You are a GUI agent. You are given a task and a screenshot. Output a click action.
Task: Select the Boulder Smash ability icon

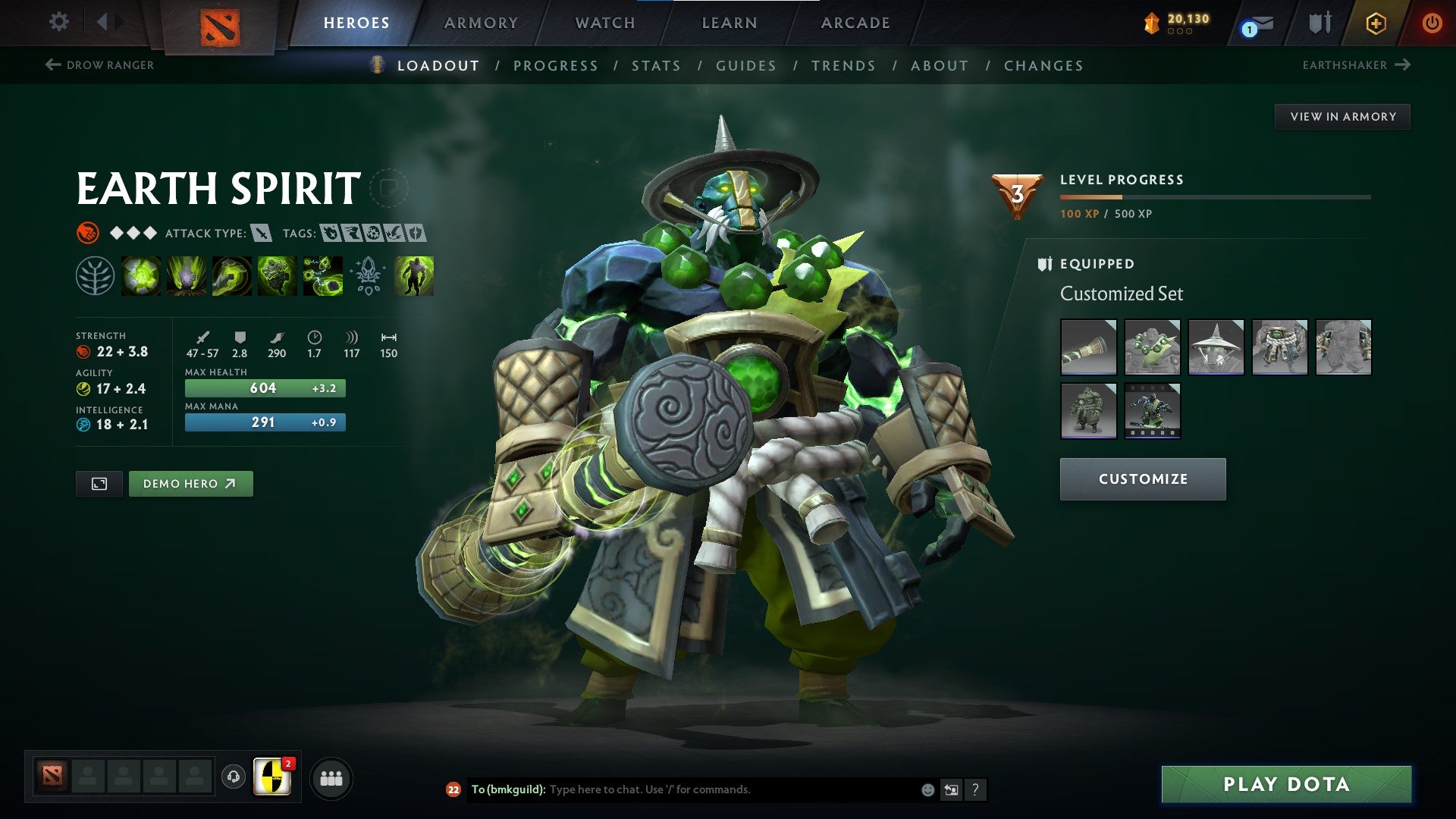point(141,277)
